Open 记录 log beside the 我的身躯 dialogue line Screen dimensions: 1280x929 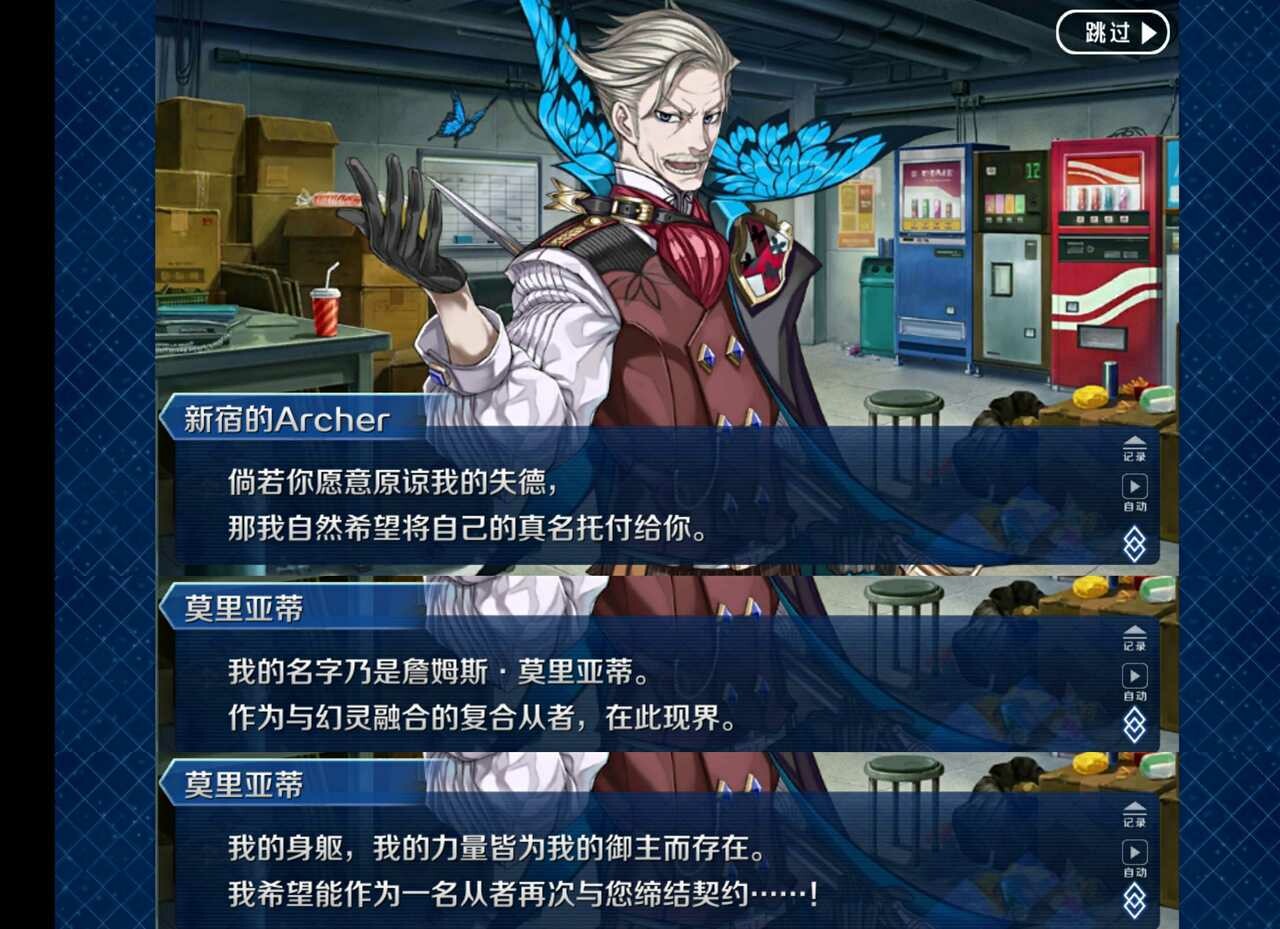coord(1134,813)
